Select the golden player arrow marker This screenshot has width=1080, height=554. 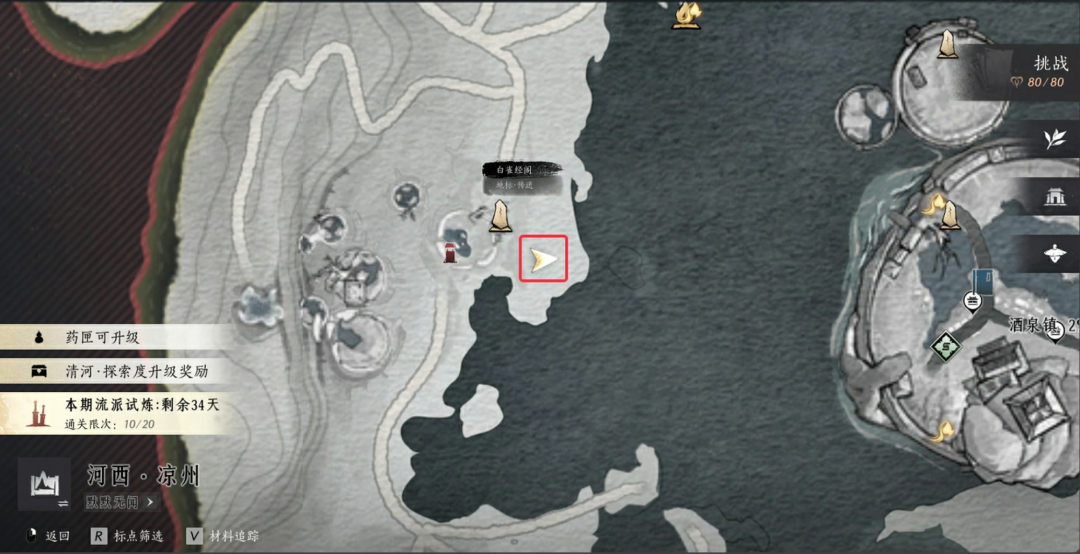pos(543,260)
